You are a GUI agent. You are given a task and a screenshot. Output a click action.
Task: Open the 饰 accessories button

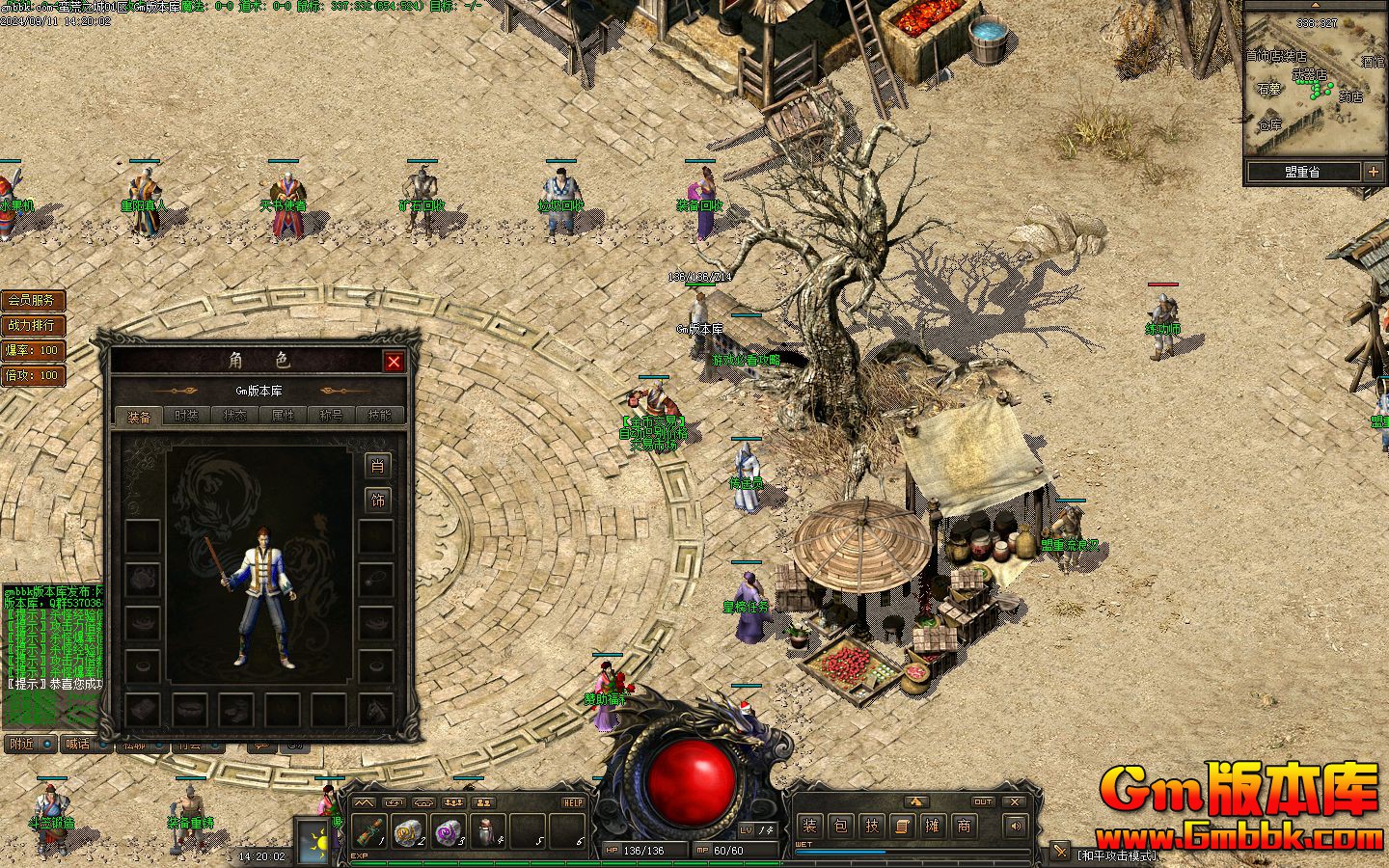click(x=377, y=501)
